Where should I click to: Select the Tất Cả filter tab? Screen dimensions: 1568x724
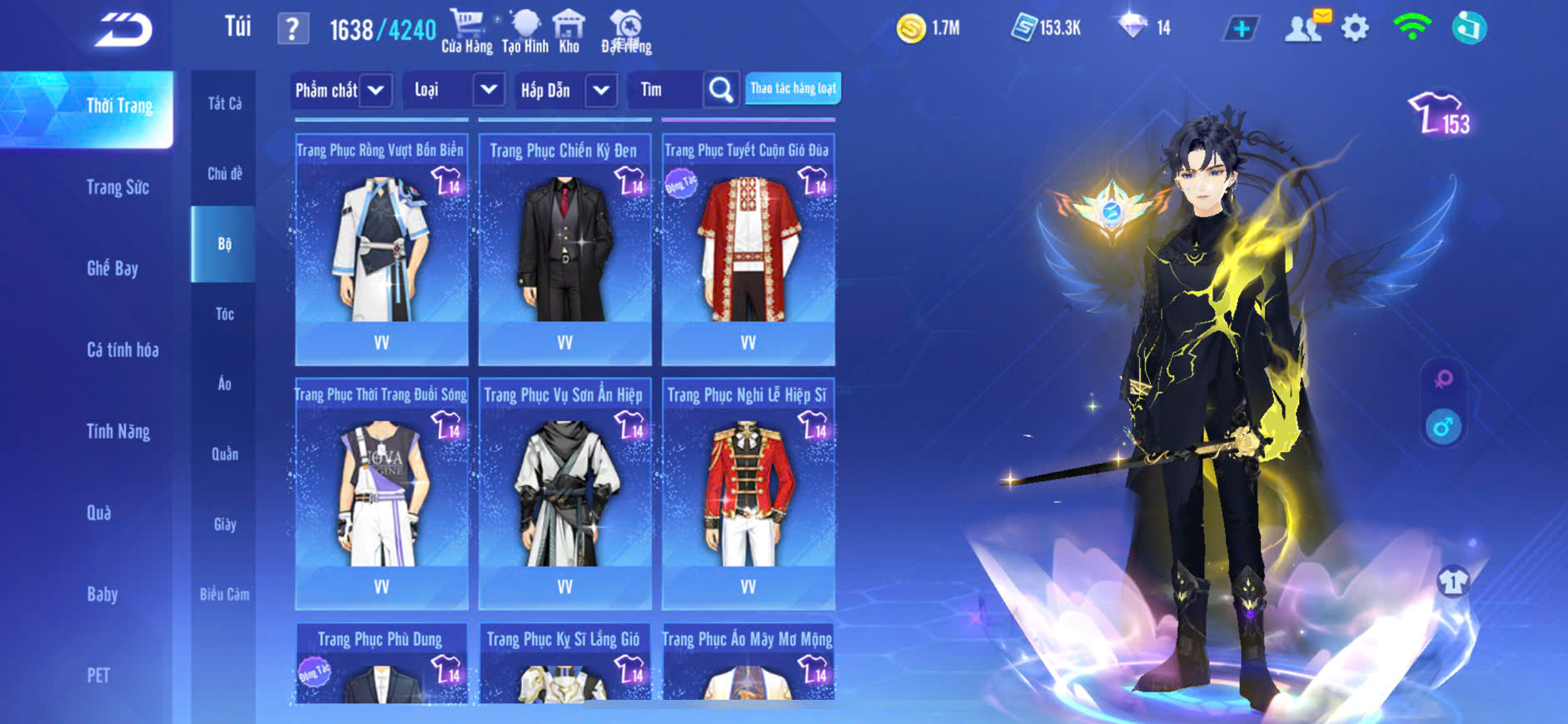click(x=224, y=103)
